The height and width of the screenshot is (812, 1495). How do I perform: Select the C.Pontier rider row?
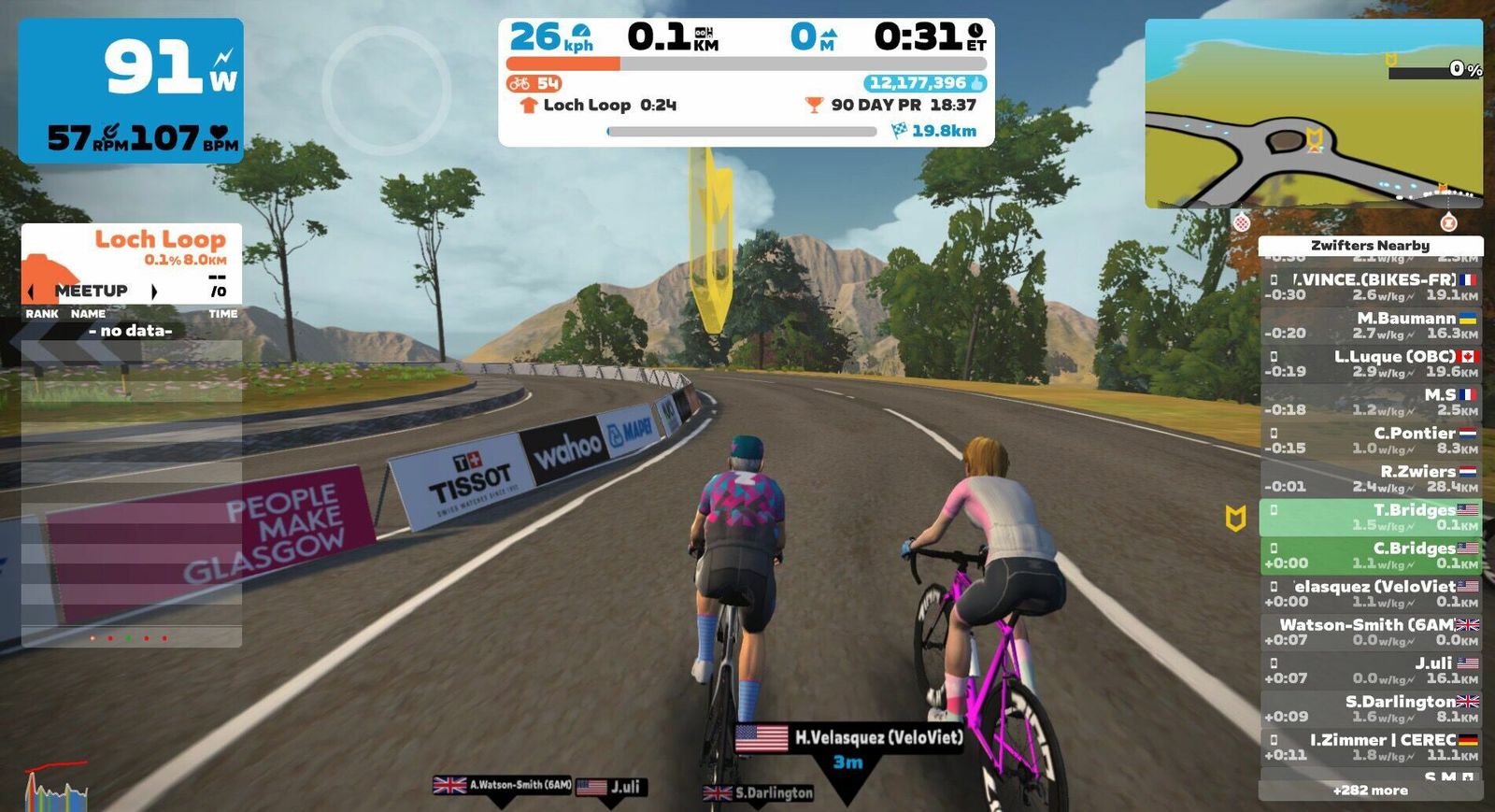coord(1370,440)
